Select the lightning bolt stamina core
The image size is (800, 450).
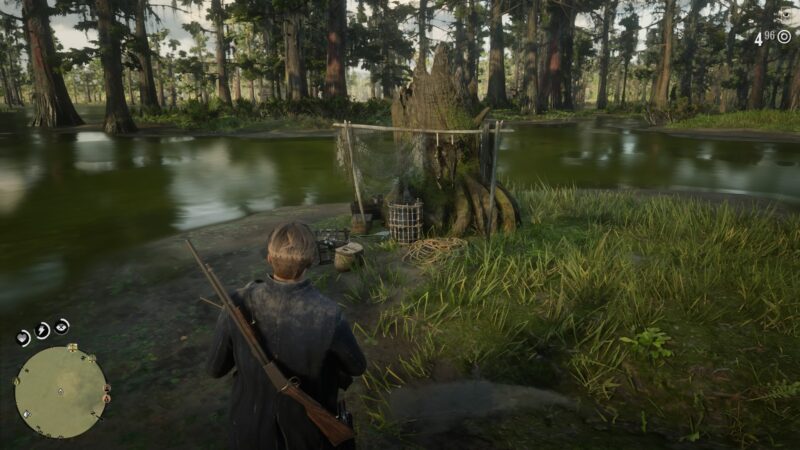[x=43, y=330]
